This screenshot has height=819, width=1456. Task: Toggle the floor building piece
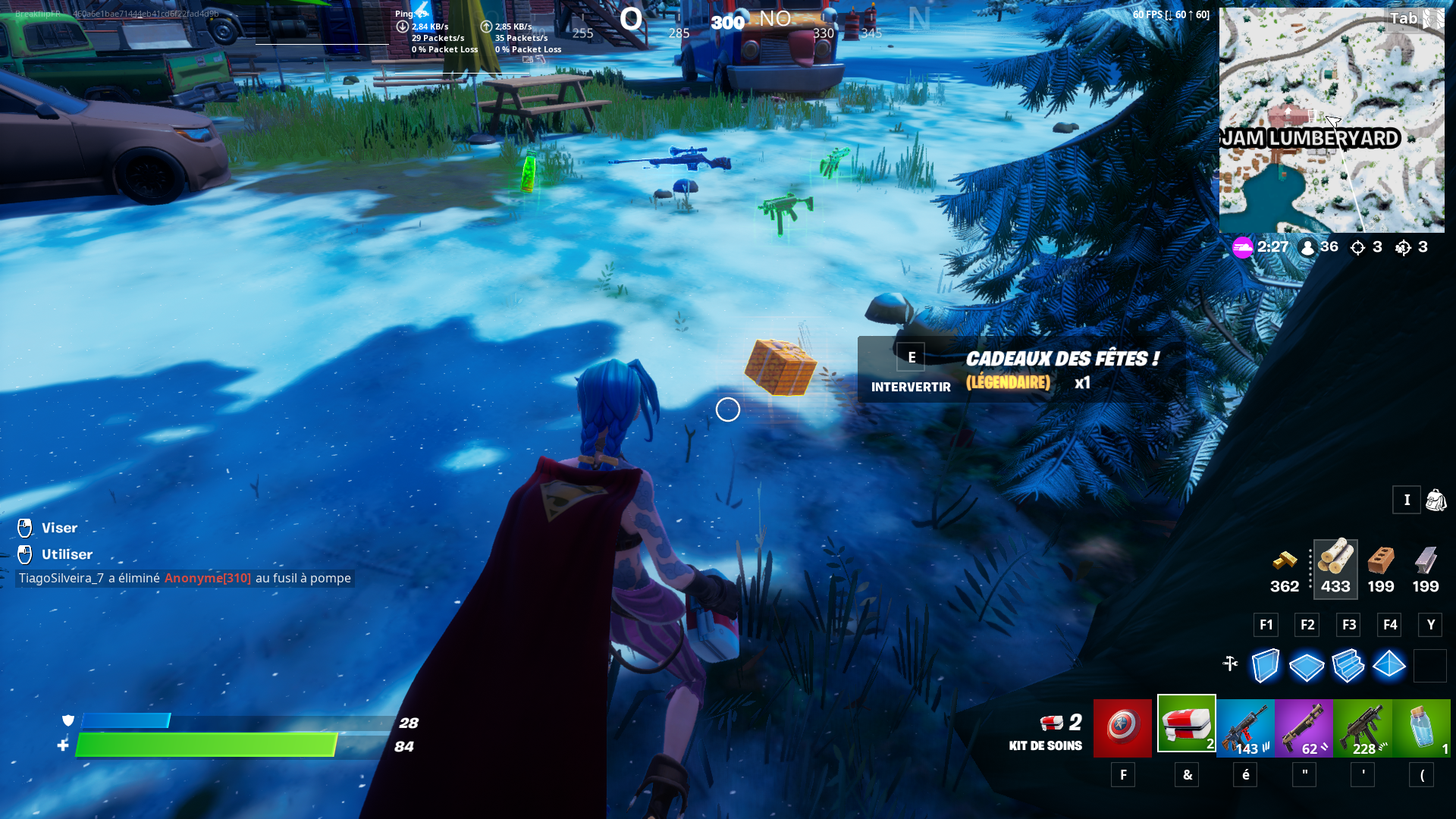click(1306, 665)
